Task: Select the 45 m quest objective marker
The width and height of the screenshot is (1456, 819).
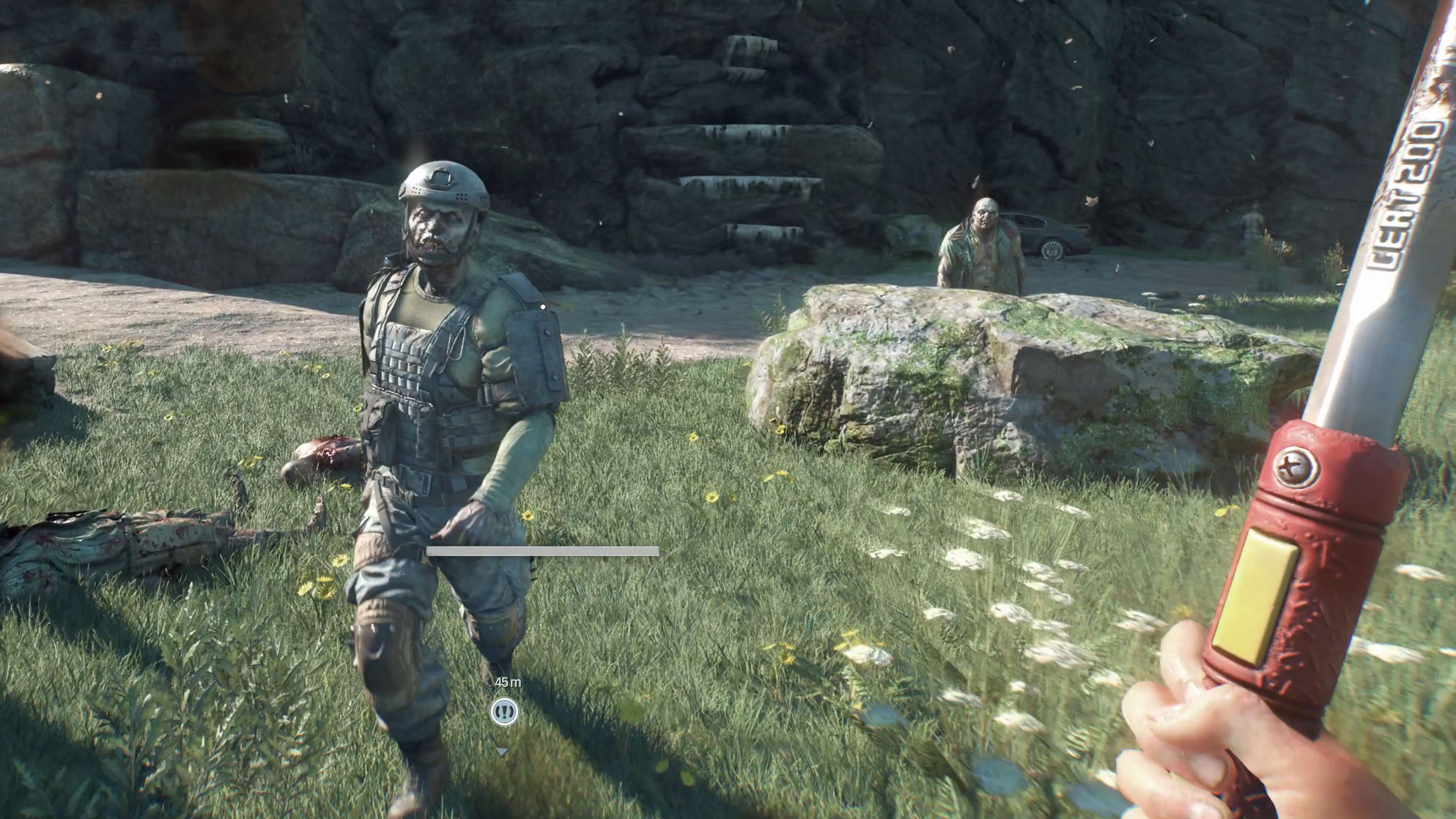Action: pos(504,711)
